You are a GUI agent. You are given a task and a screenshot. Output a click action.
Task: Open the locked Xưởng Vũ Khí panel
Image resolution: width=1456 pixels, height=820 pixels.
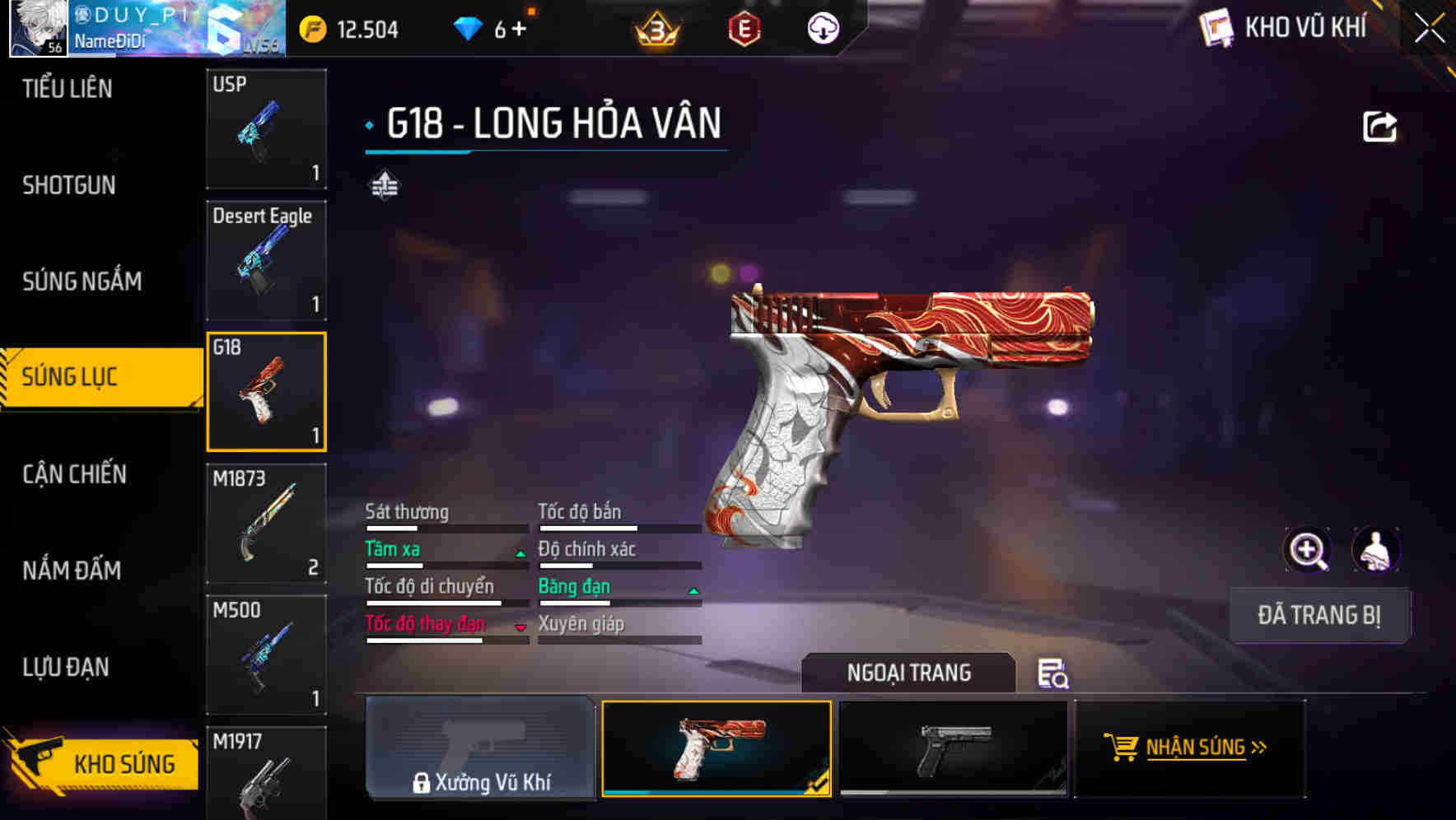(x=480, y=748)
